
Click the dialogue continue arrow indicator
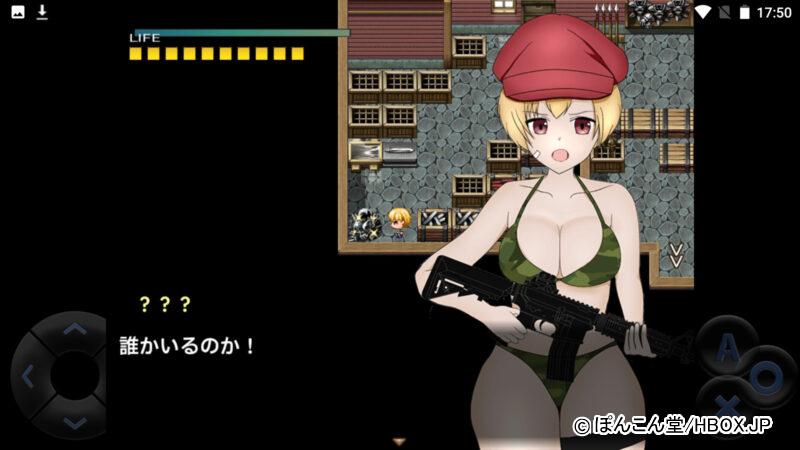[400, 440]
